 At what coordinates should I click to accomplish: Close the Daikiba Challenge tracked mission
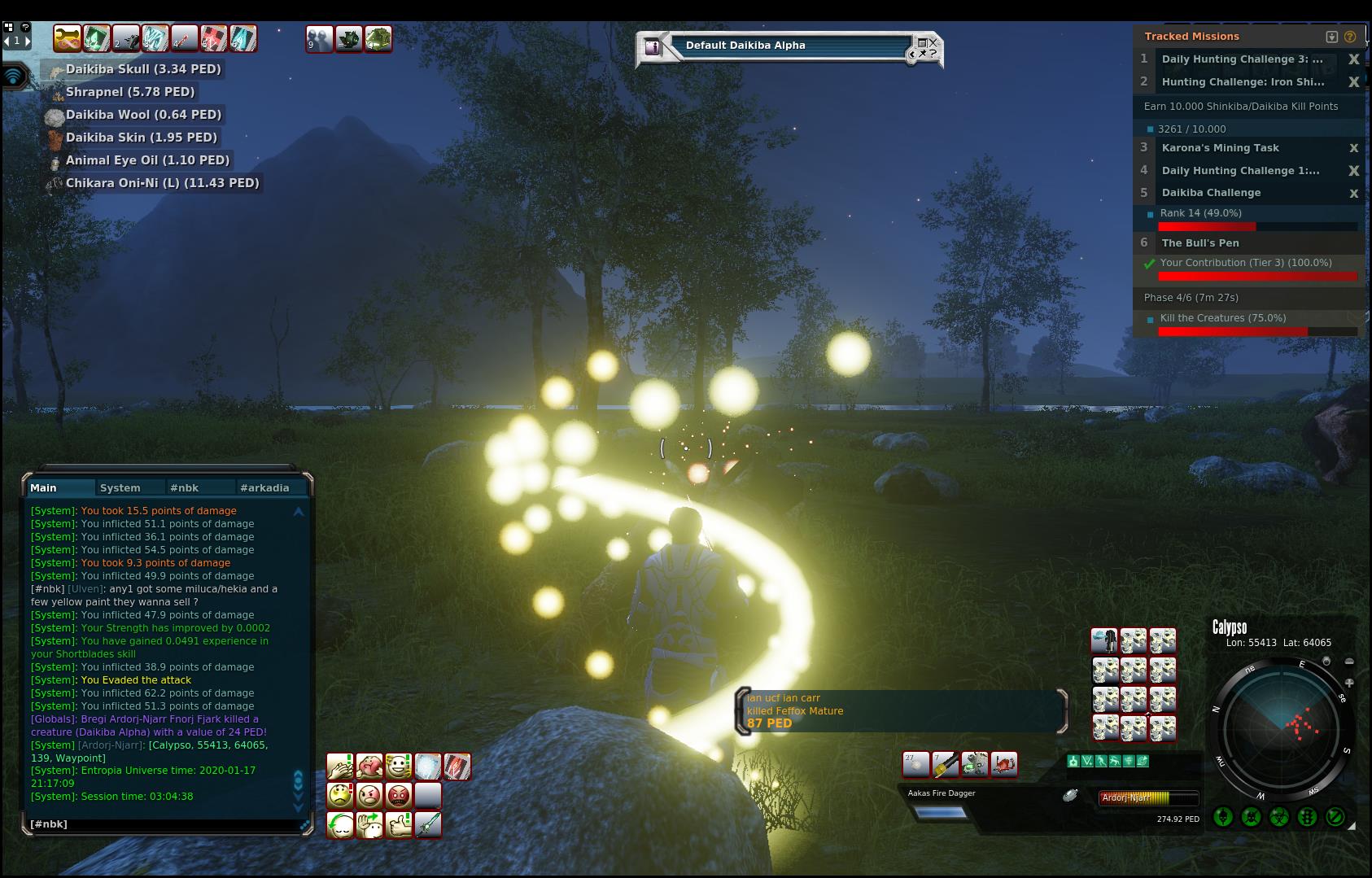coord(1354,194)
